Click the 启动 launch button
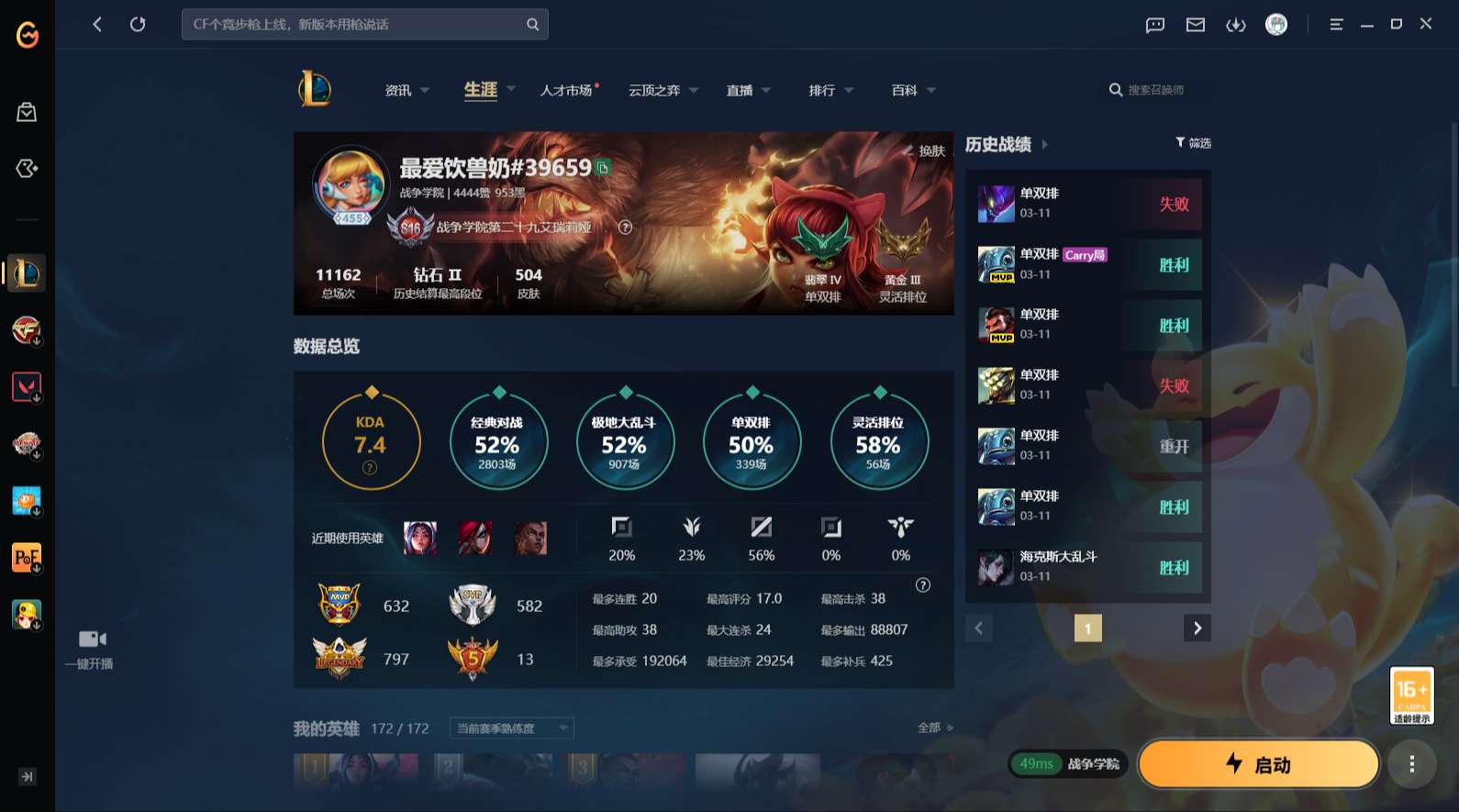 tap(1257, 763)
